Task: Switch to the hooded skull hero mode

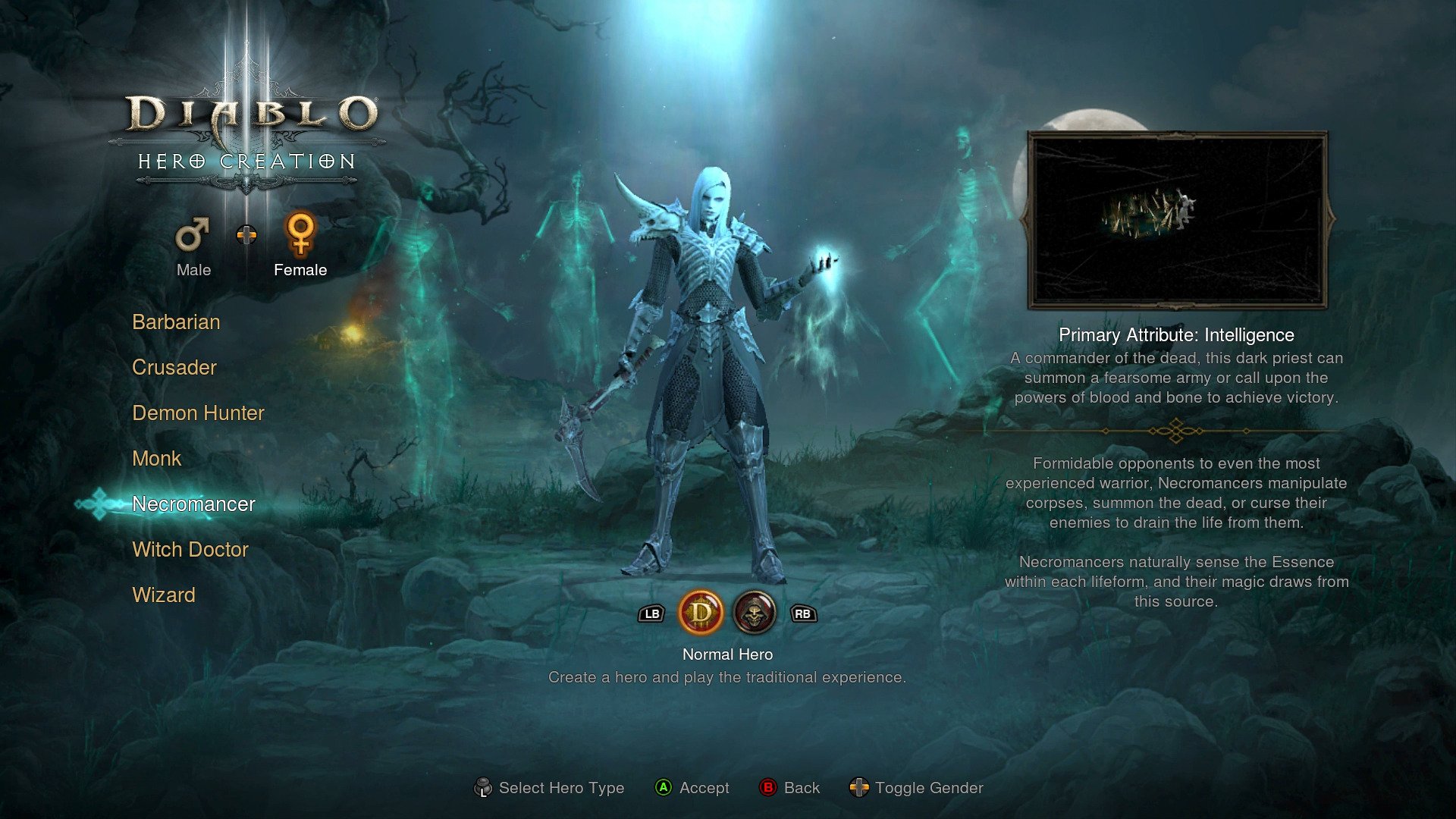Action: point(755,613)
